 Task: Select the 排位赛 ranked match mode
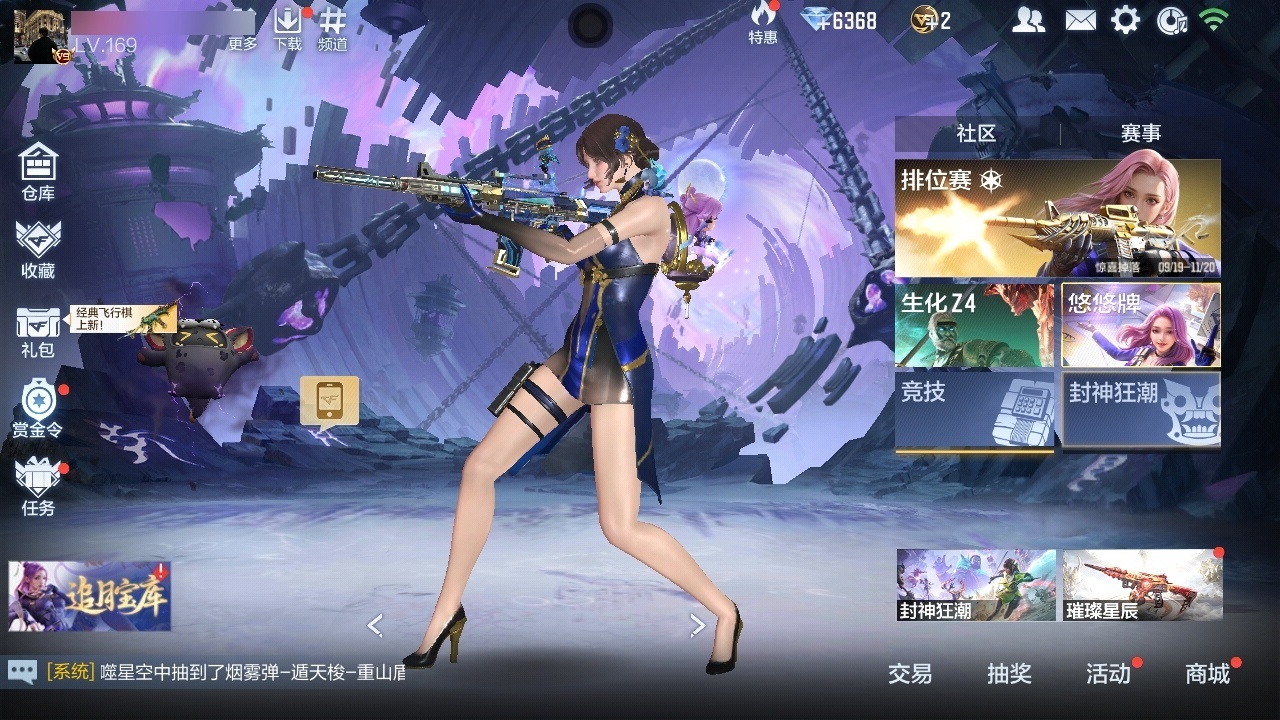(1057, 218)
